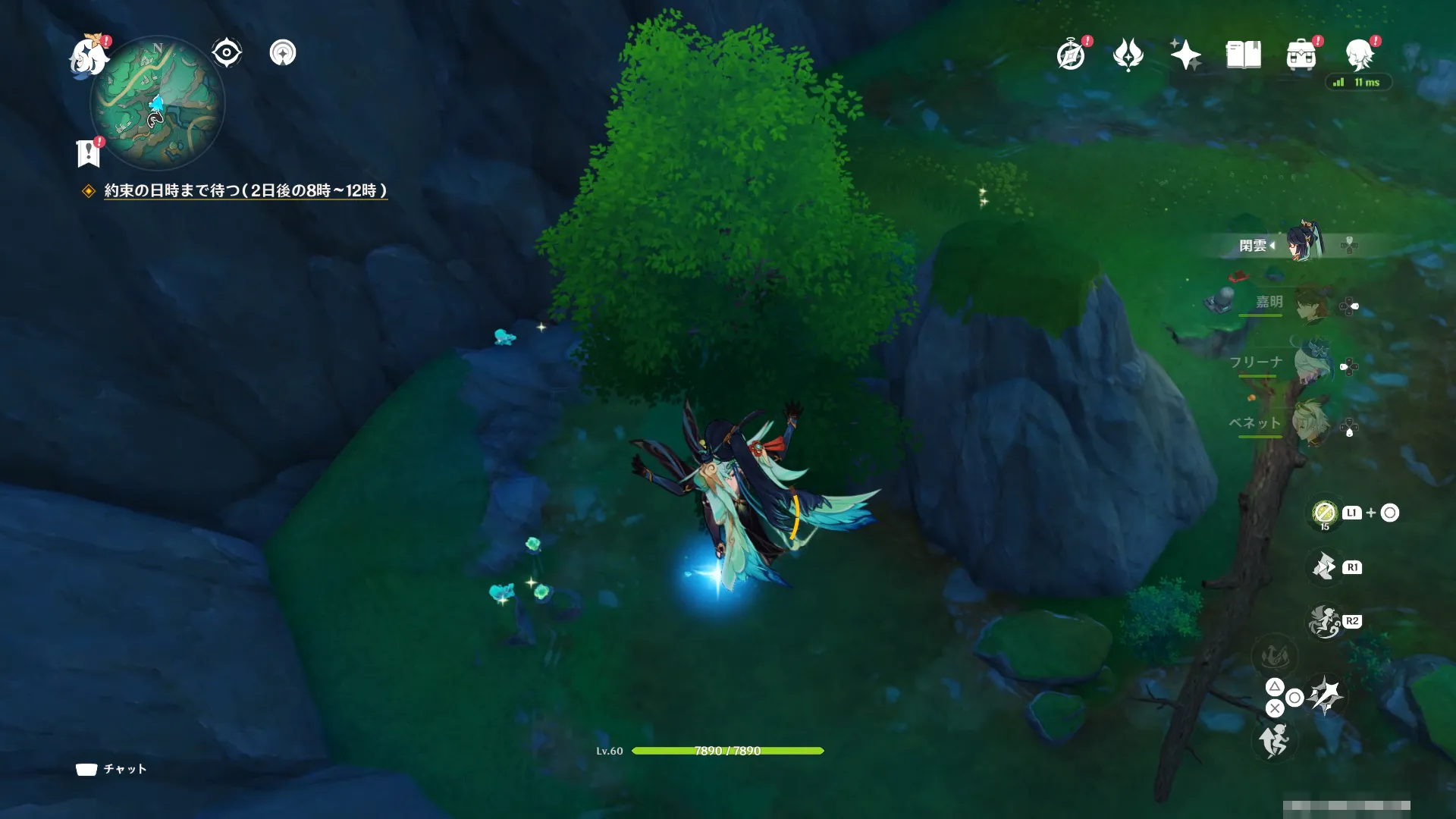Viewport: 1456px width, 819px height.
Task: Open the adventurer handbook
Action: [x=1243, y=55]
